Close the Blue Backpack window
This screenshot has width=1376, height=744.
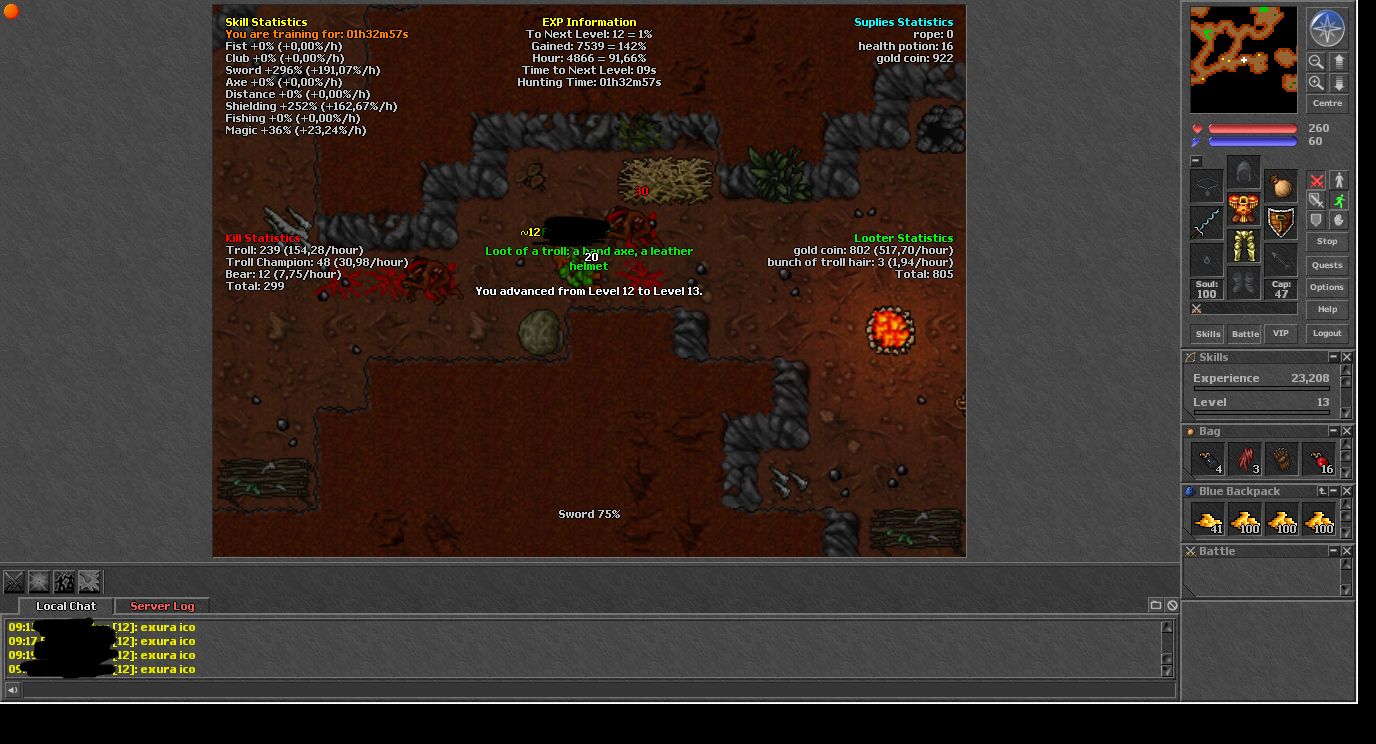pyautogui.click(x=1346, y=491)
